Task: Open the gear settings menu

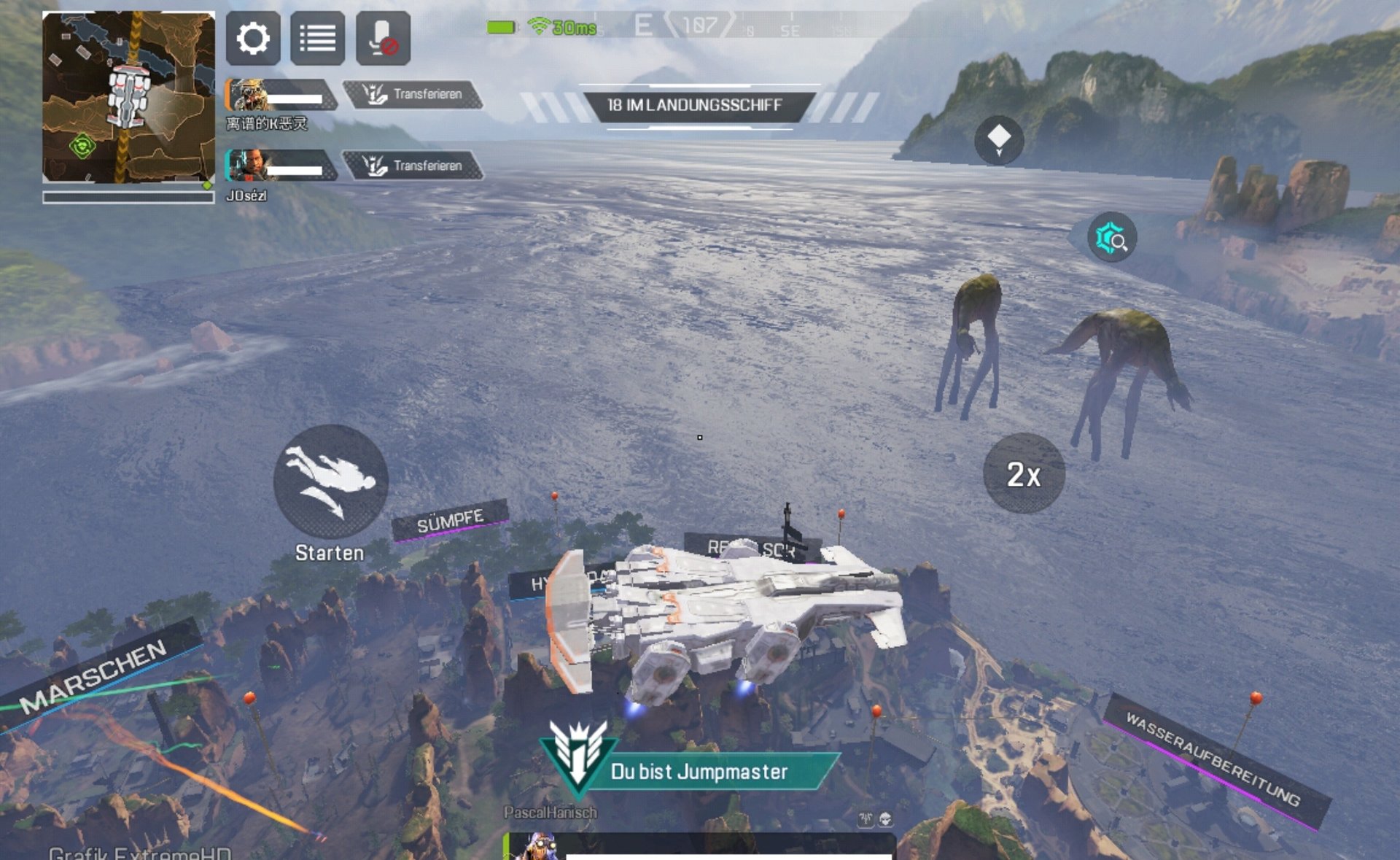Action: click(253, 38)
